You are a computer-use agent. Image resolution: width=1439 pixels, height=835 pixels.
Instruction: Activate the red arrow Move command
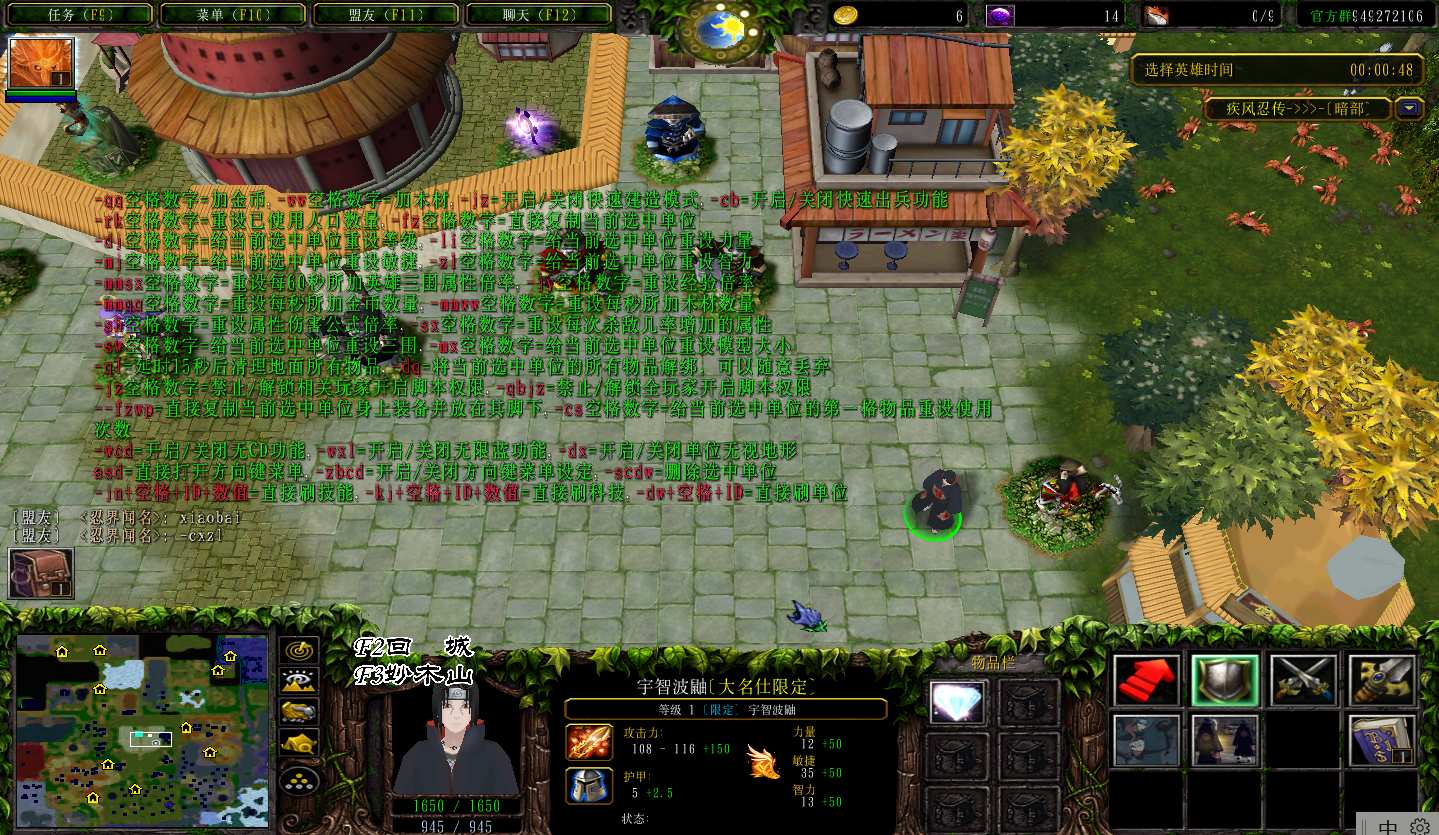coord(1146,680)
